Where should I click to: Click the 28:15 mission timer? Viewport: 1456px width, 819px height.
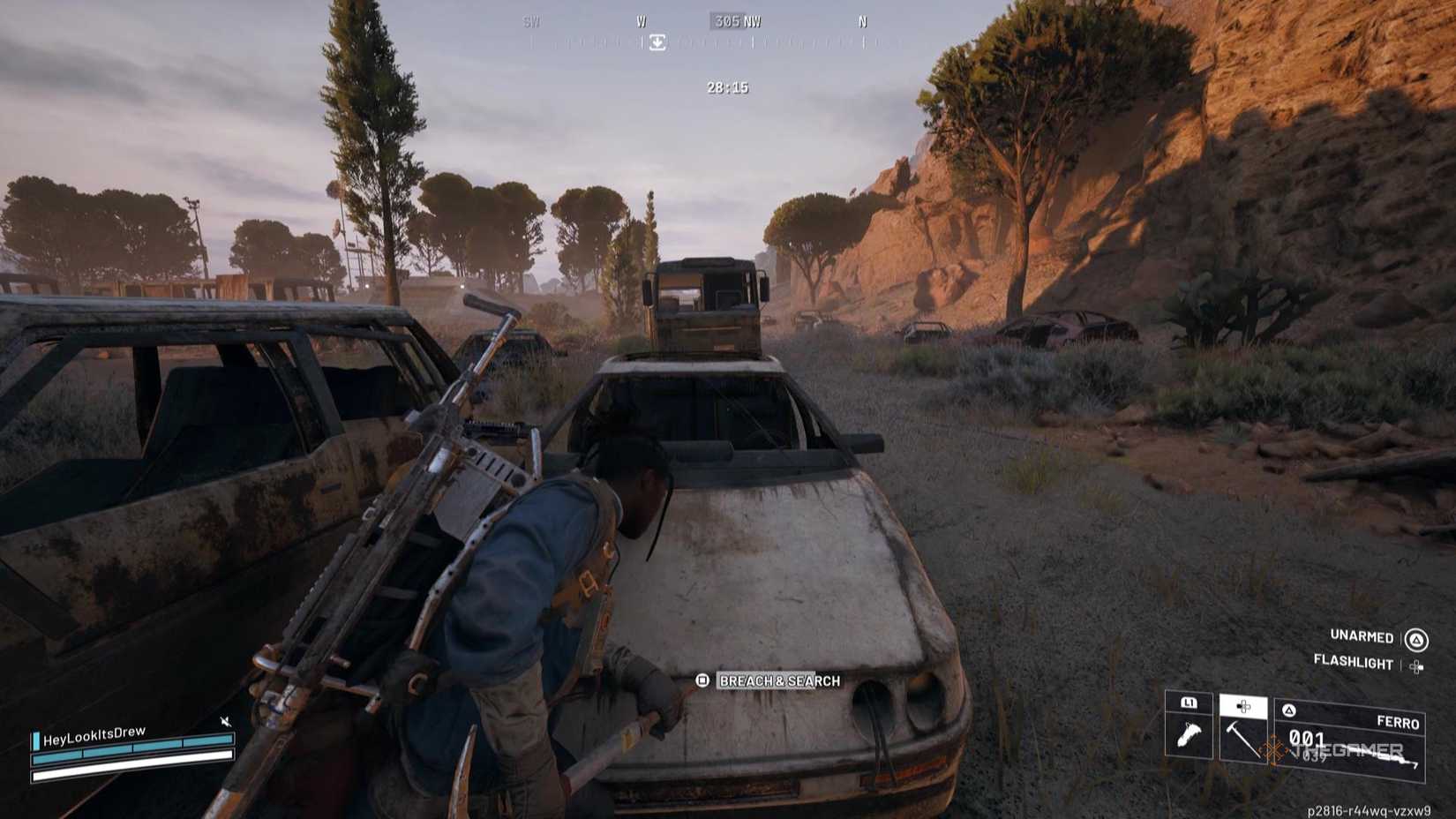pos(725,87)
